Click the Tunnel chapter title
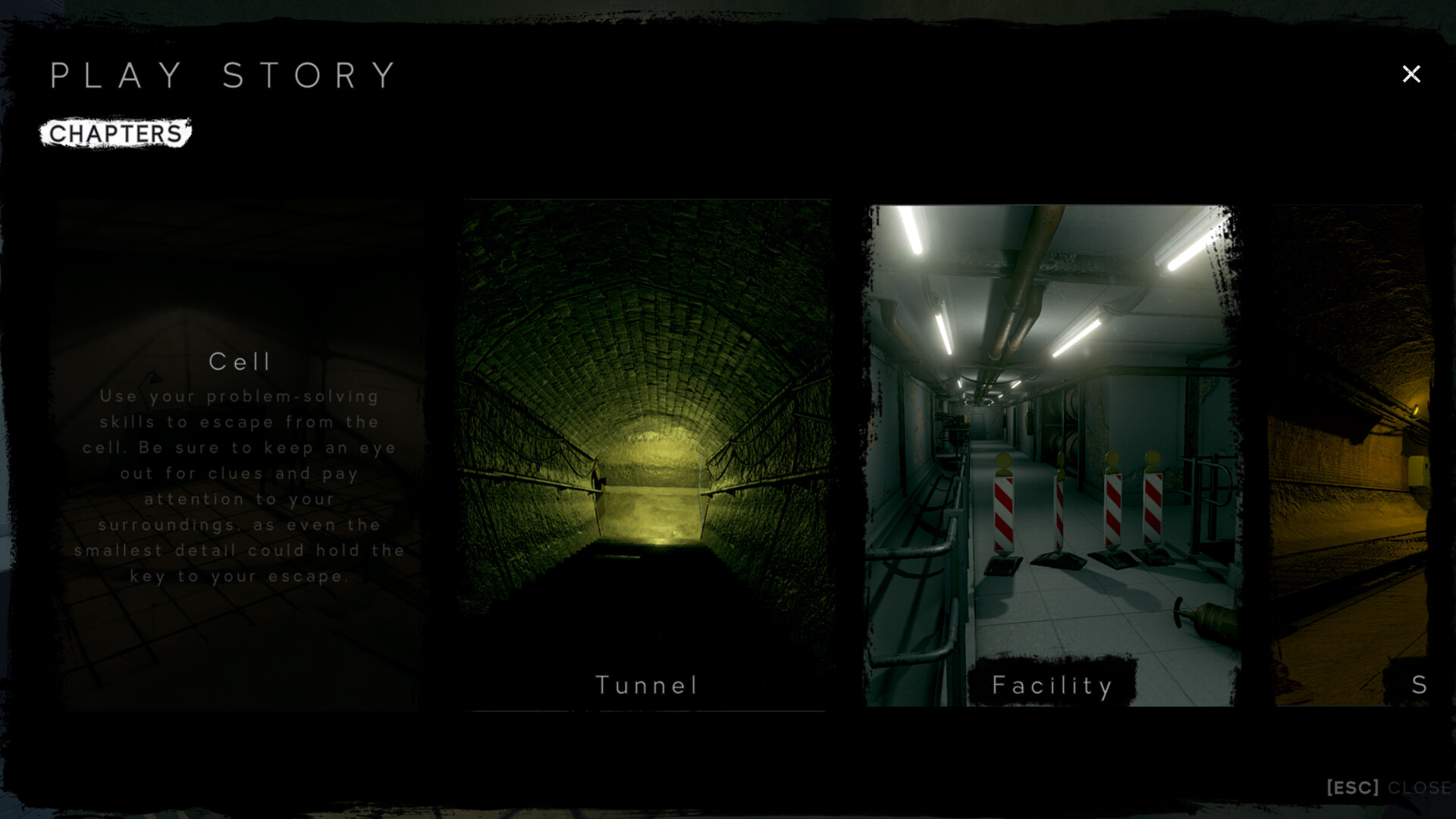This screenshot has height=819, width=1456. coord(646,685)
